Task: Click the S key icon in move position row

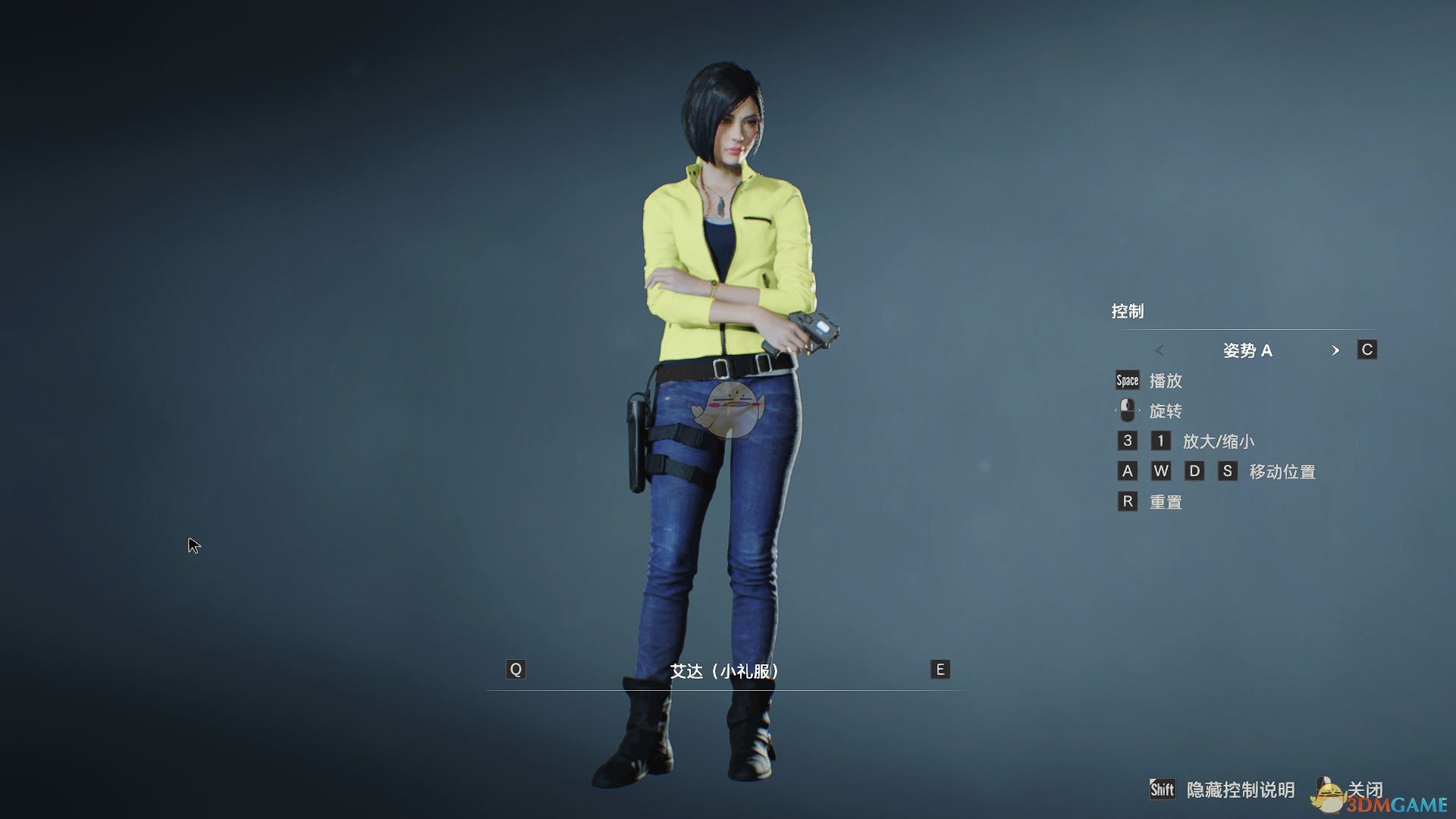Action: 1228,471
